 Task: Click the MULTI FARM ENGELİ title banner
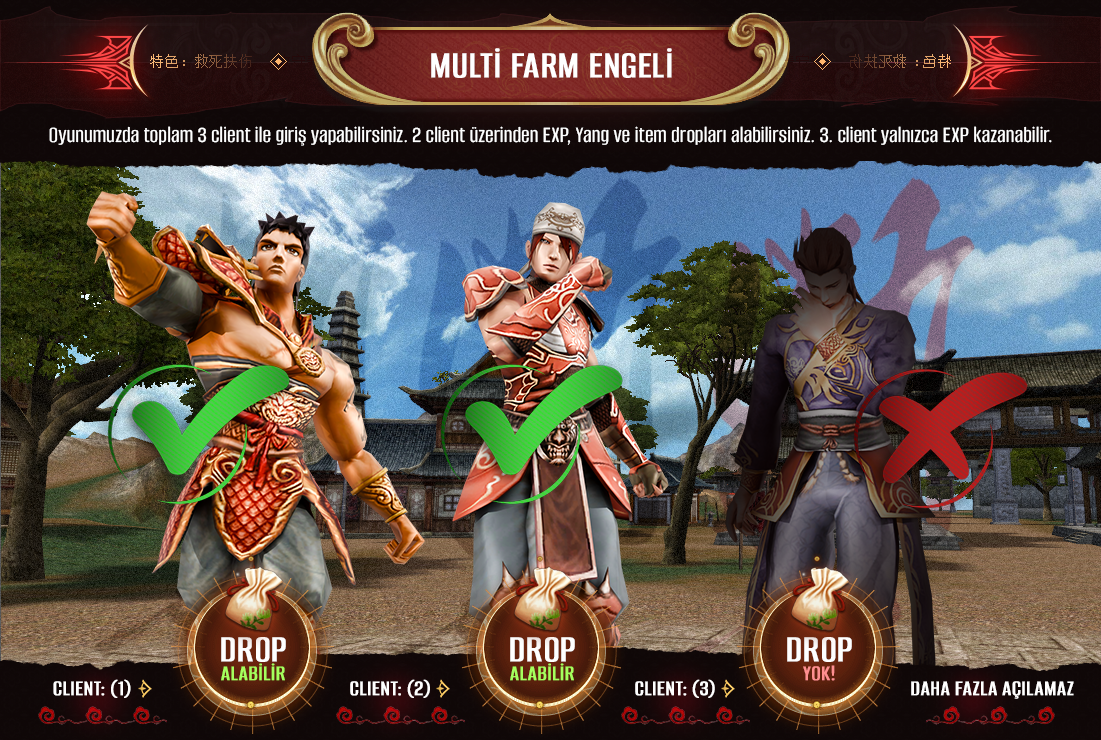(x=550, y=65)
